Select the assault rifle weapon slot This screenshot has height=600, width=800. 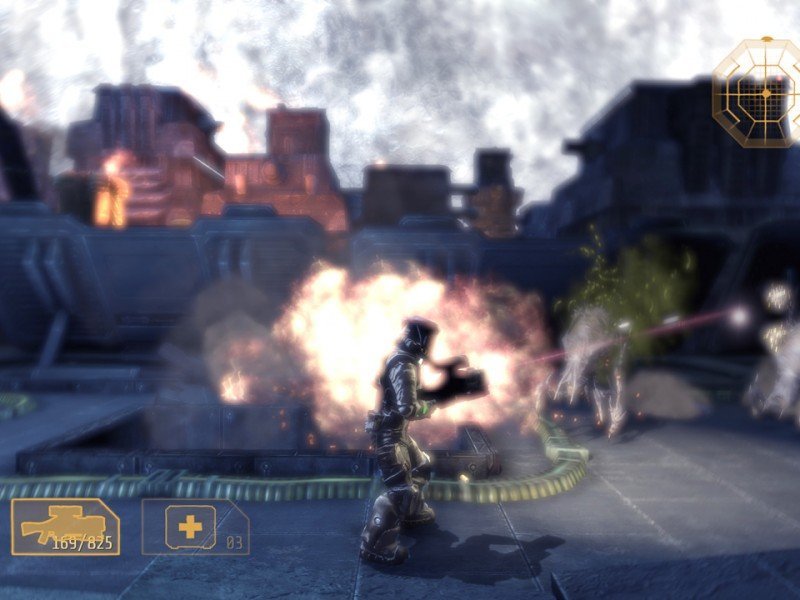coord(65,526)
